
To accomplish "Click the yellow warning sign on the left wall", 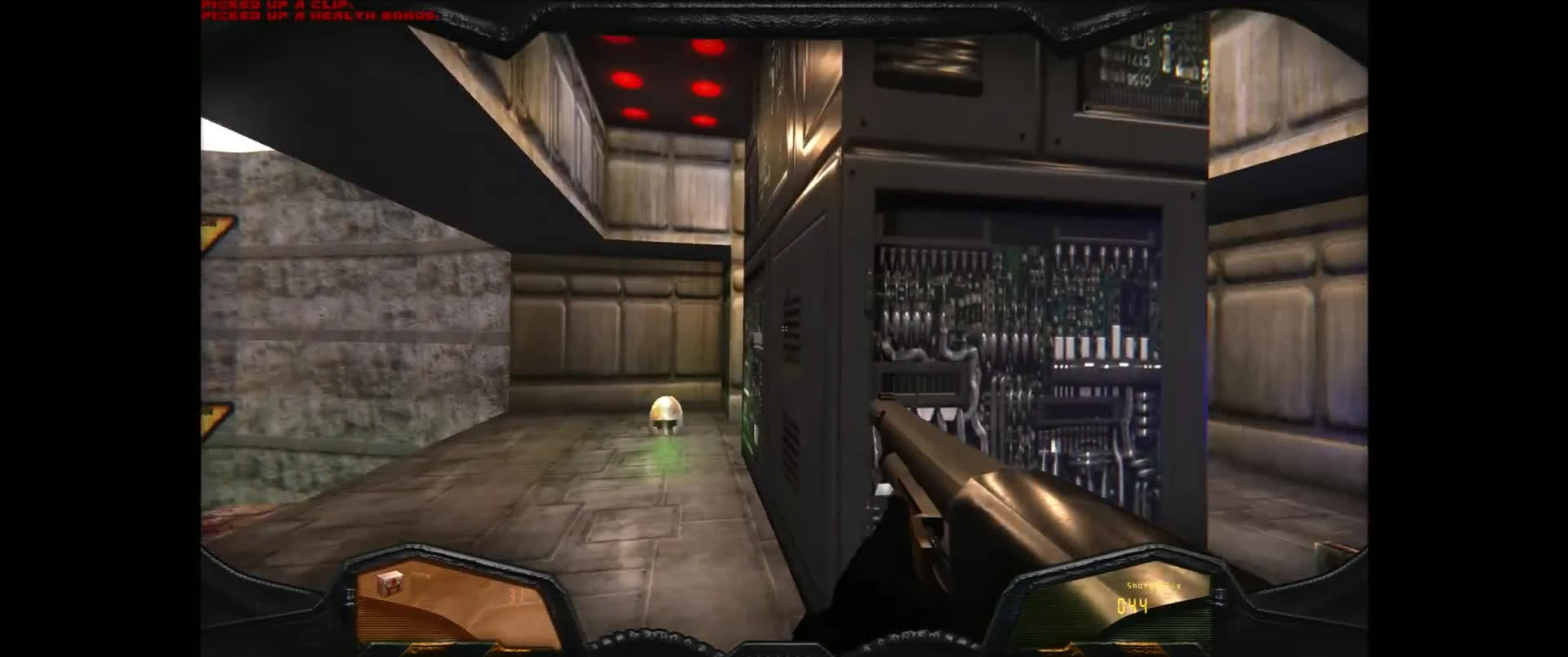I will click(211, 226).
